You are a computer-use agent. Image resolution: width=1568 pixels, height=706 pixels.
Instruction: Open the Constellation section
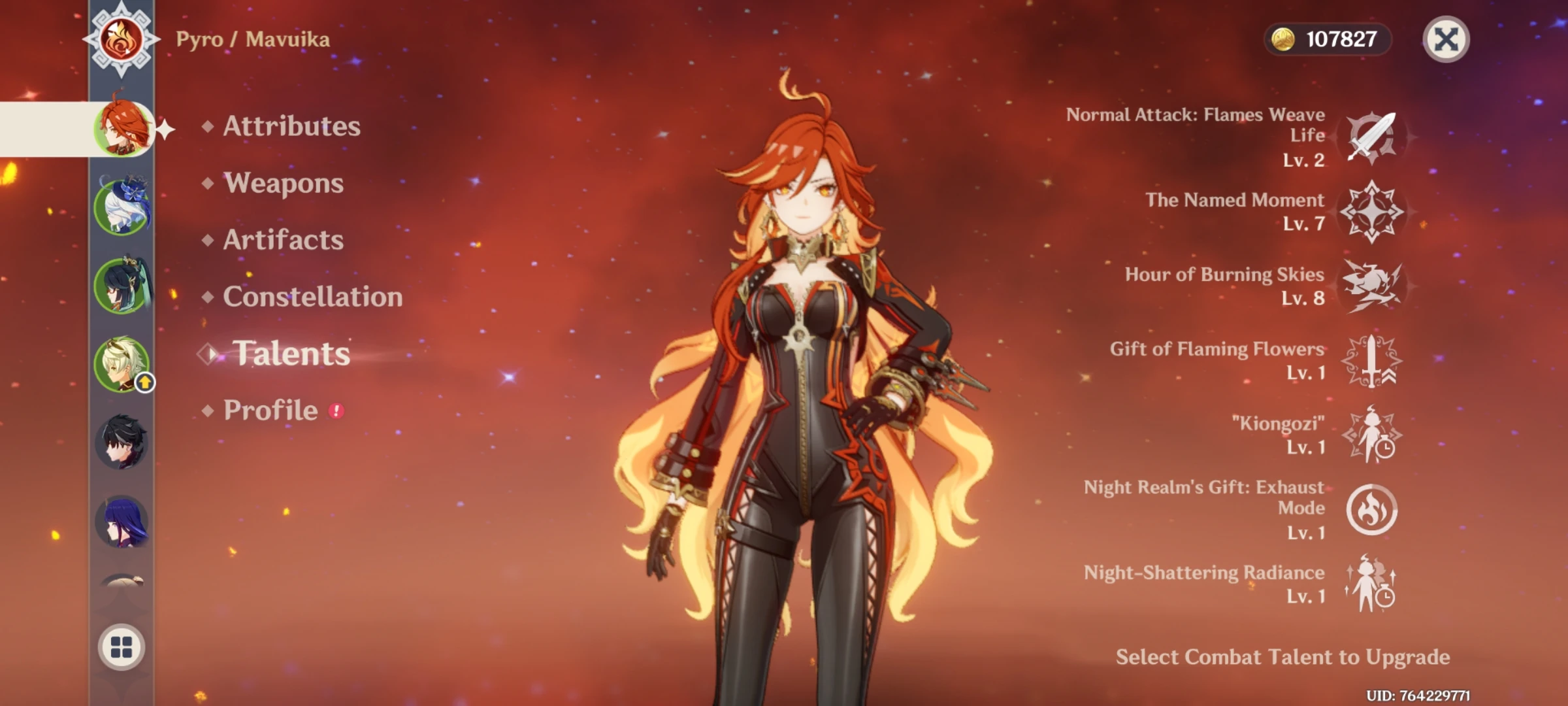[312, 297]
